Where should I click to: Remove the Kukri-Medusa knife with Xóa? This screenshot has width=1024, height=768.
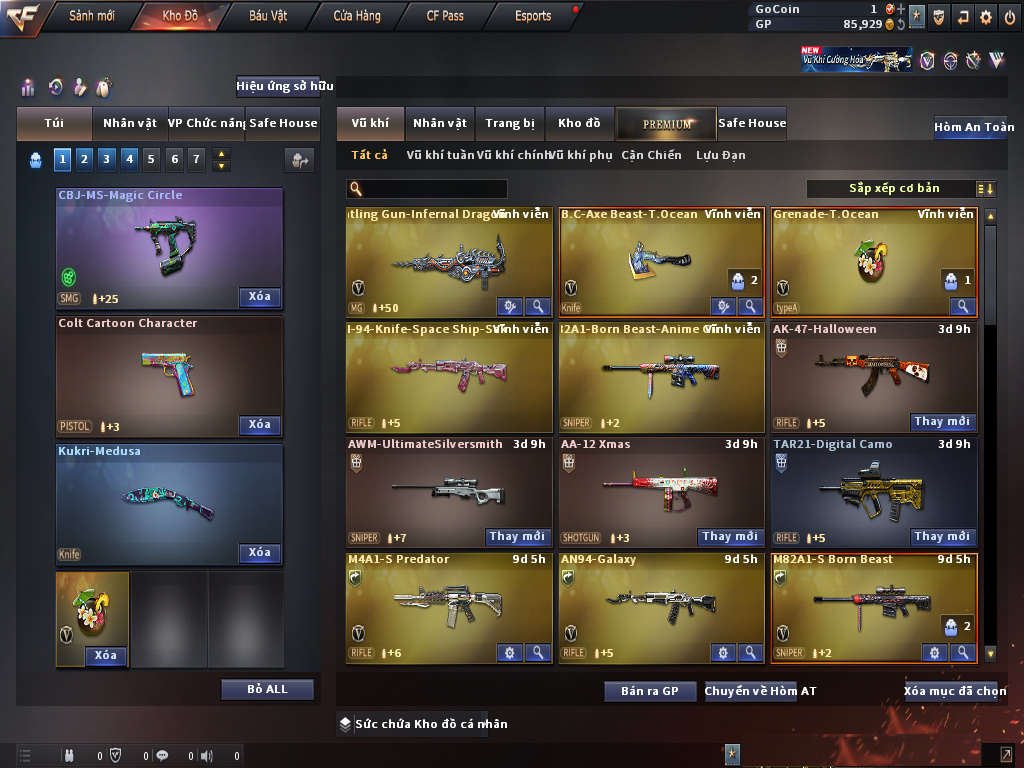coord(260,552)
